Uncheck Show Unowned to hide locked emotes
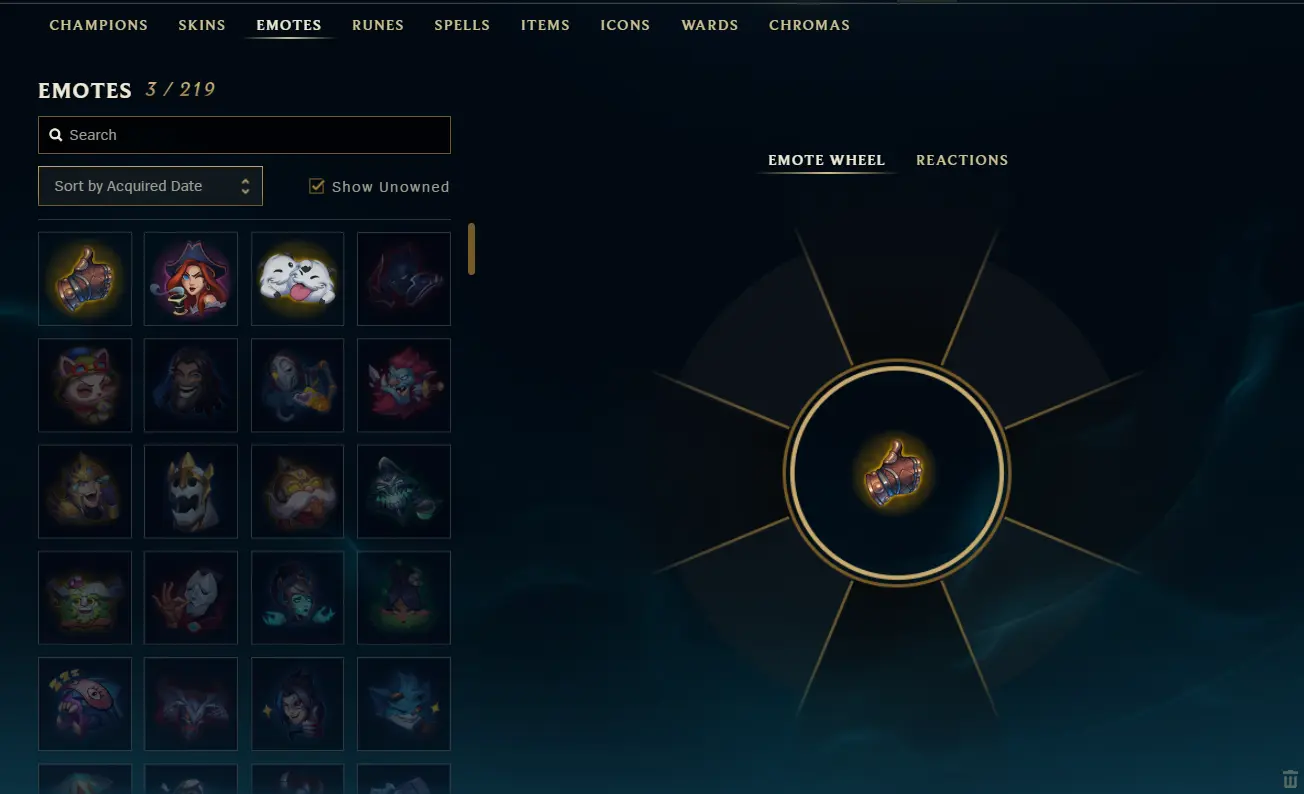Screen dimensions: 1304x794 point(317,186)
